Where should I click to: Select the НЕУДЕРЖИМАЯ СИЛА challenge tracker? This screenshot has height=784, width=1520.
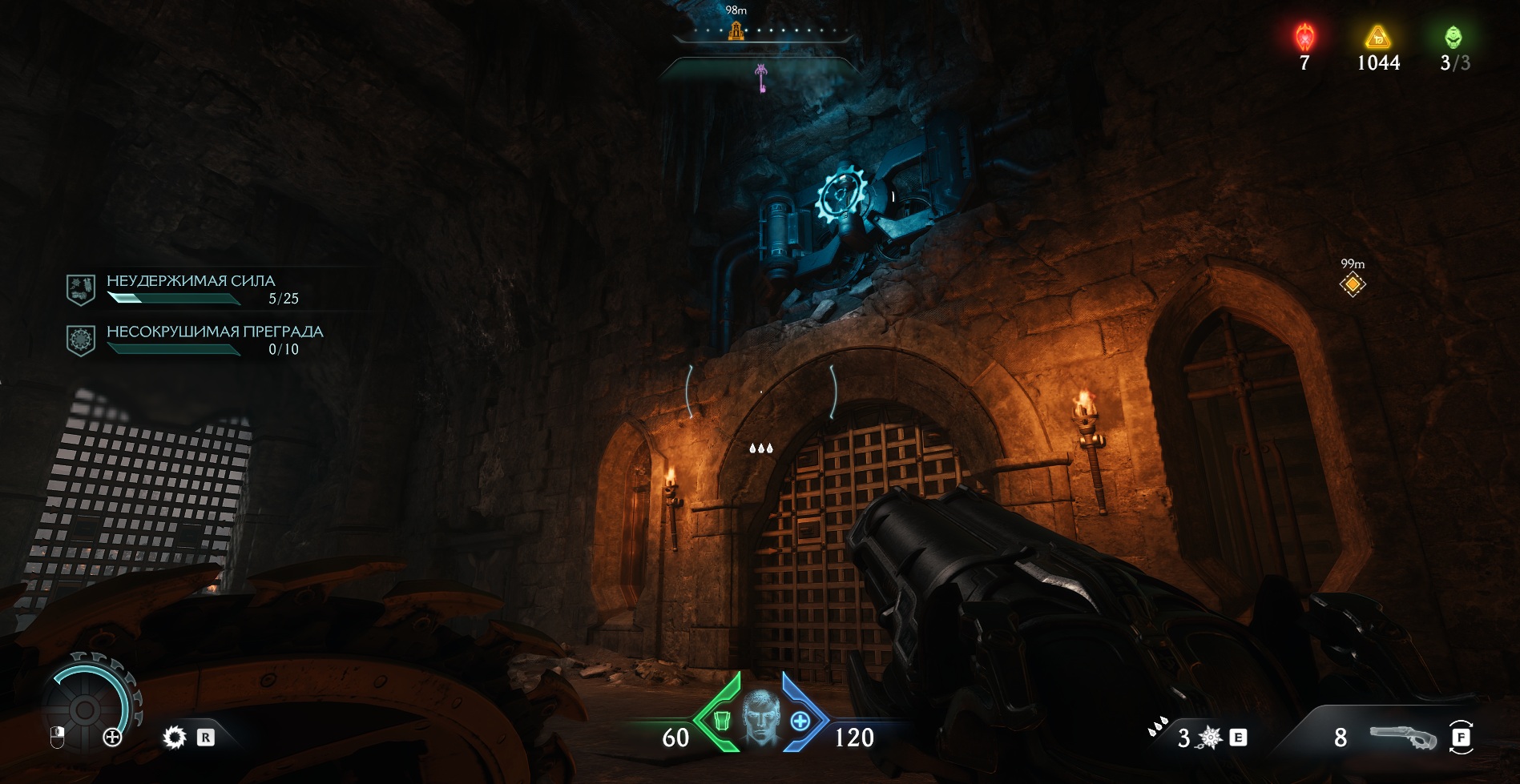191,289
